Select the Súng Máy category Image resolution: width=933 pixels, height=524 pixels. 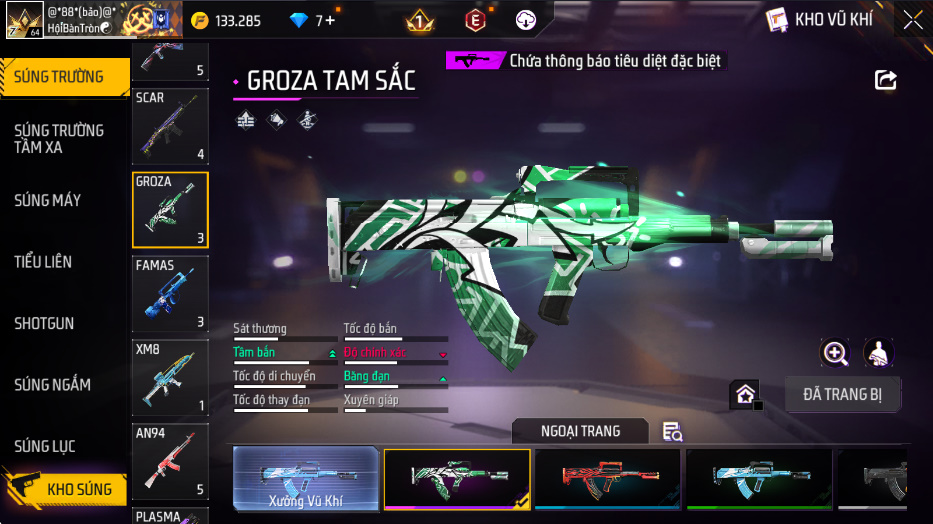click(48, 201)
